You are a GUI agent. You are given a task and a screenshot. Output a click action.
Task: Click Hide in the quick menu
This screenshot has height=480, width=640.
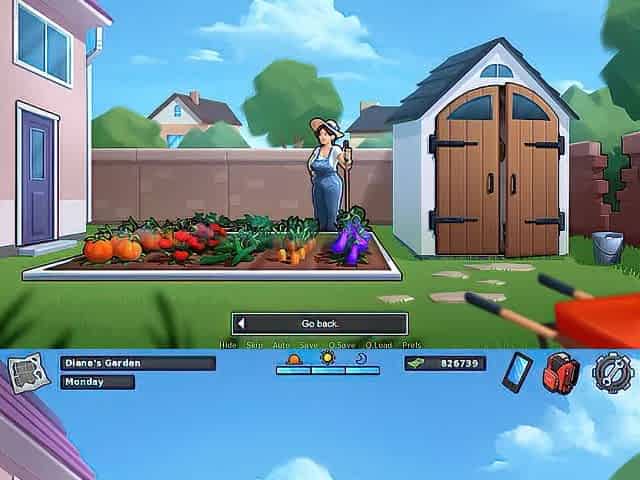tap(228, 345)
